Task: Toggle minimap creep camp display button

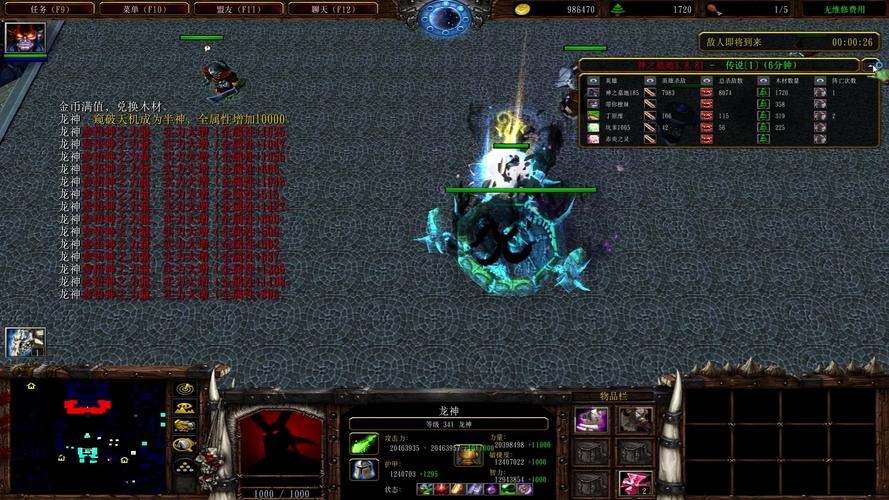Action: (x=184, y=446)
